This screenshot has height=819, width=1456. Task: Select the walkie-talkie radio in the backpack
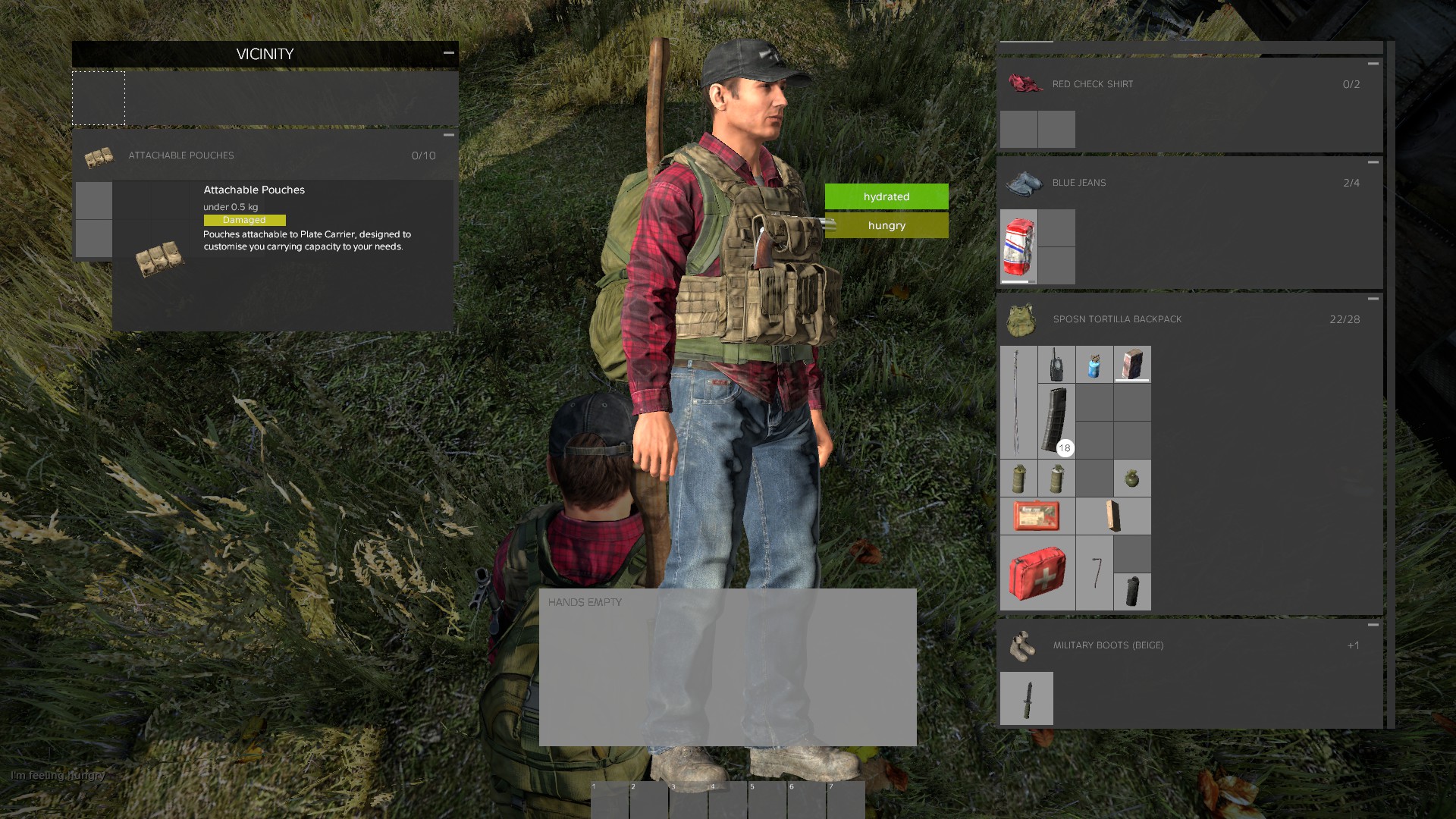click(x=1056, y=364)
